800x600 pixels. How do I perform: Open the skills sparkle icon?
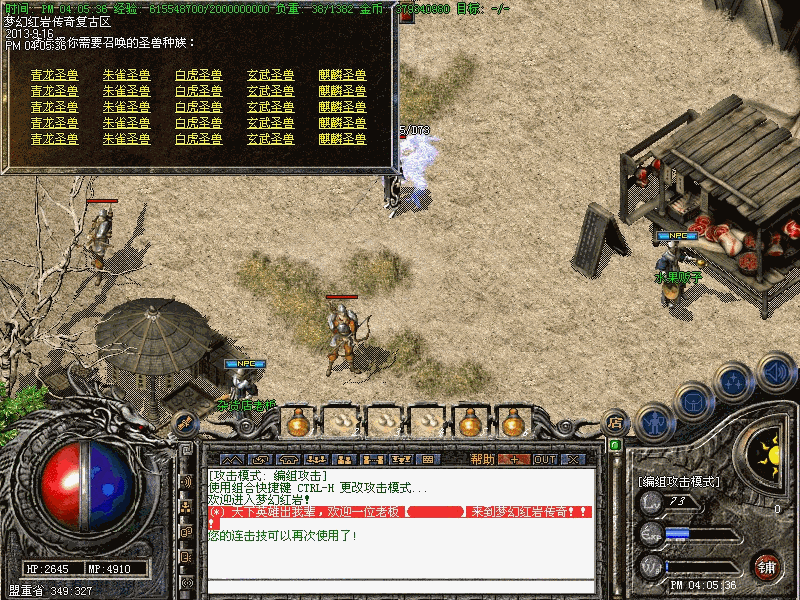point(734,383)
